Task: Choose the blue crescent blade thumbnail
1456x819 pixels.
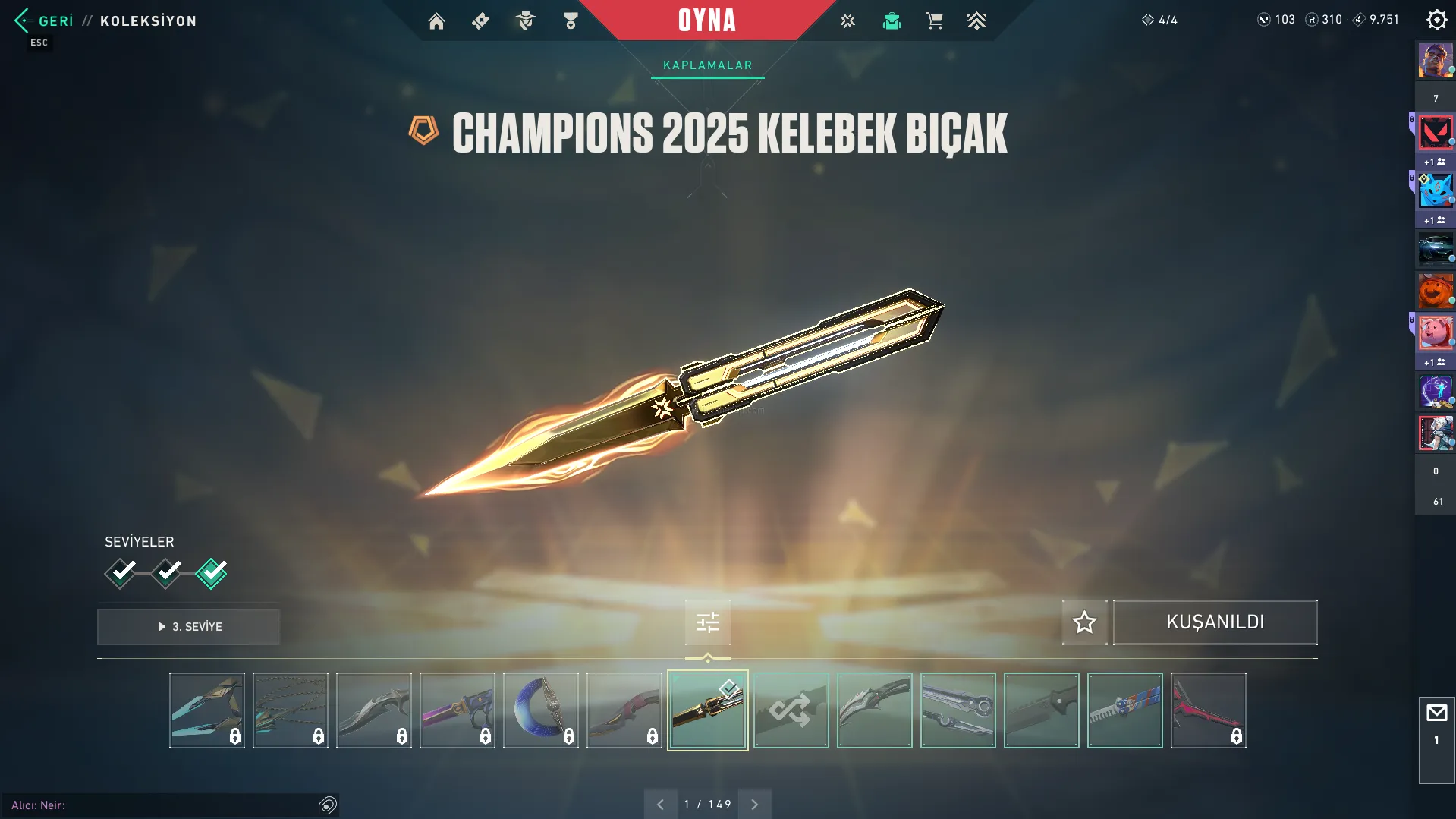Action: click(x=540, y=710)
